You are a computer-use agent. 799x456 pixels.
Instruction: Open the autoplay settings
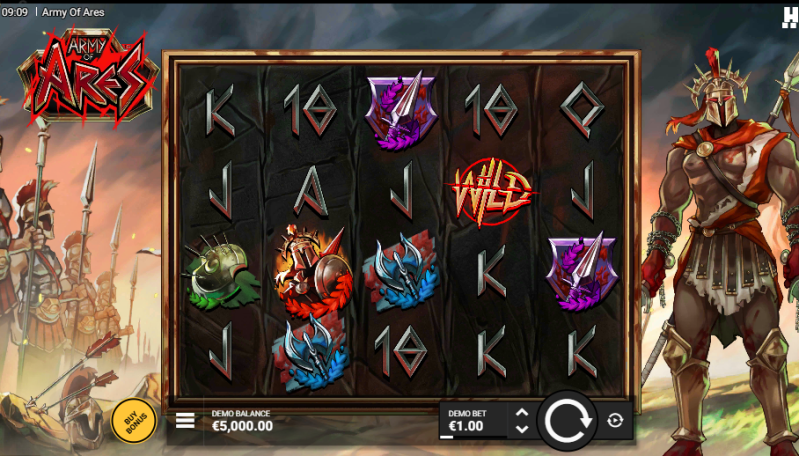pos(615,421)
